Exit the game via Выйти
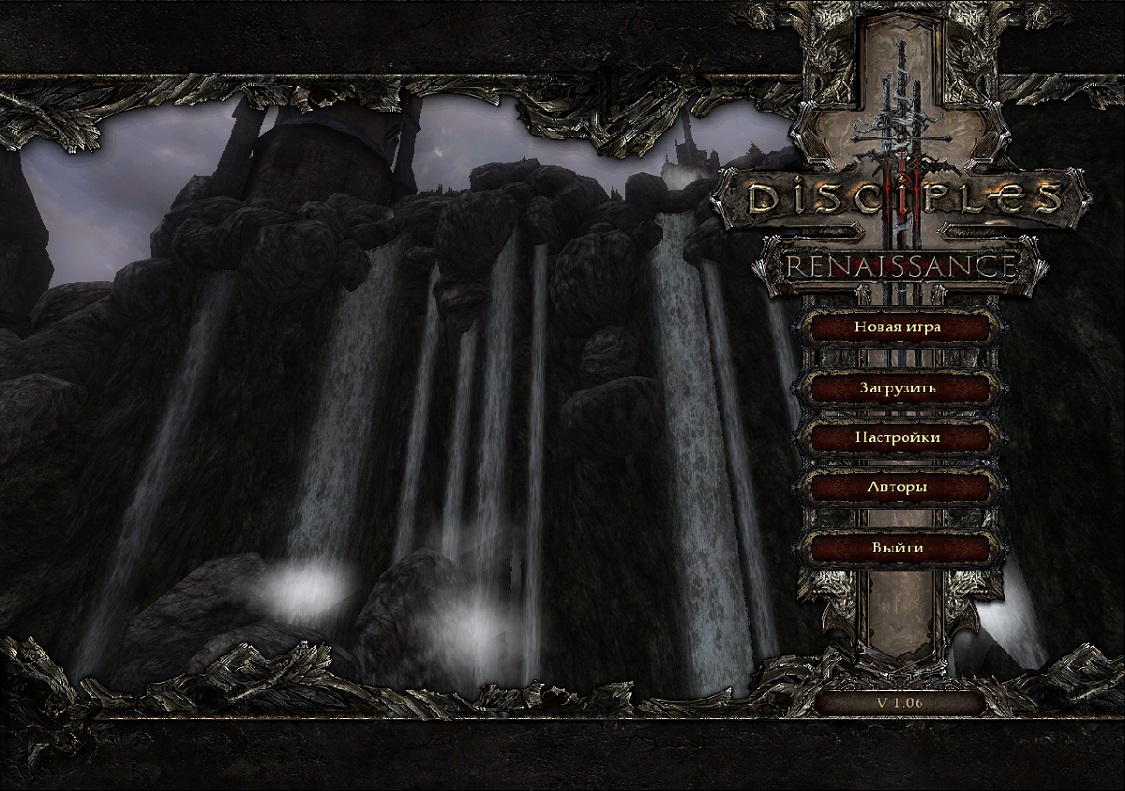 tap(897, 548)
